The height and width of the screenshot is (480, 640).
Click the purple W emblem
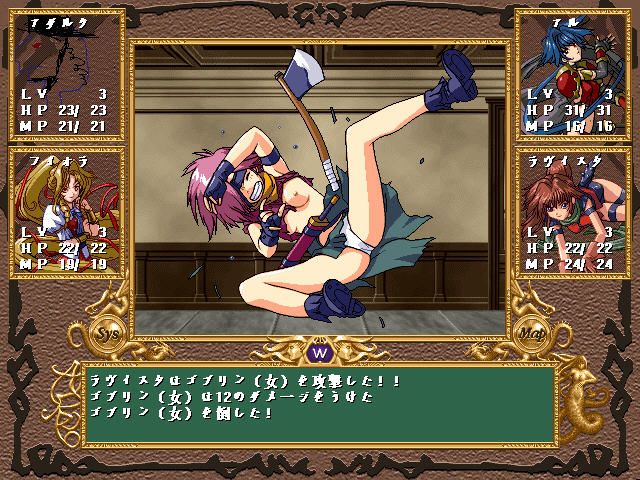(x=319, y=352)
